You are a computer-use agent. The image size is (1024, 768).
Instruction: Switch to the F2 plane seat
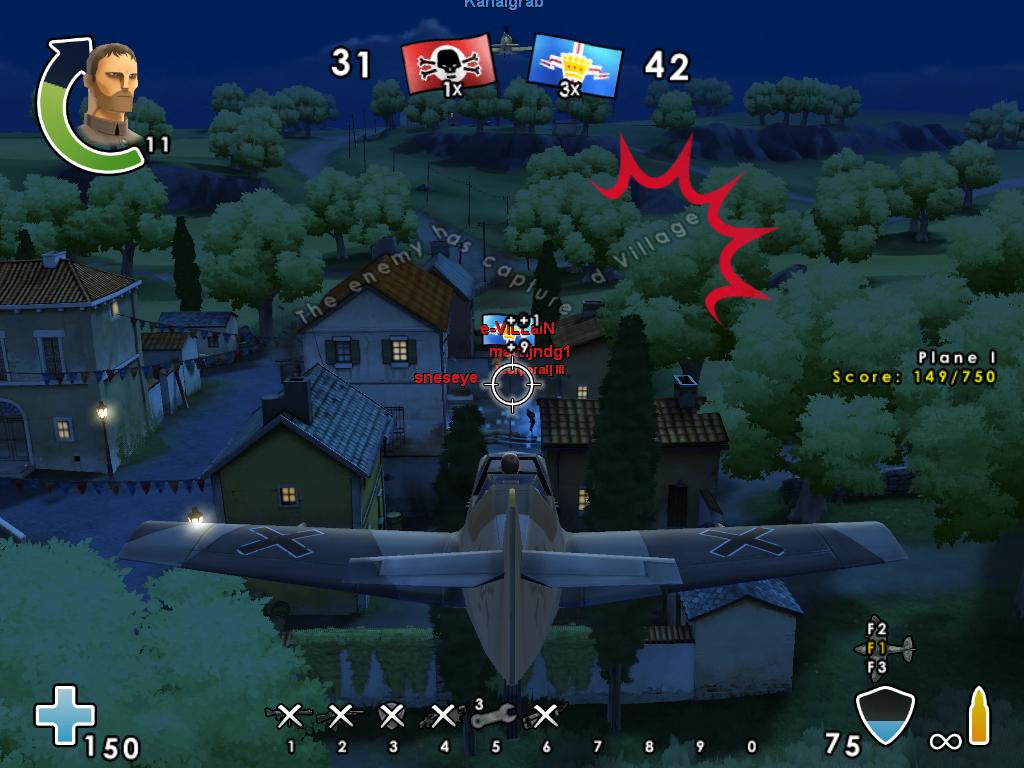(x=877, y=629)
